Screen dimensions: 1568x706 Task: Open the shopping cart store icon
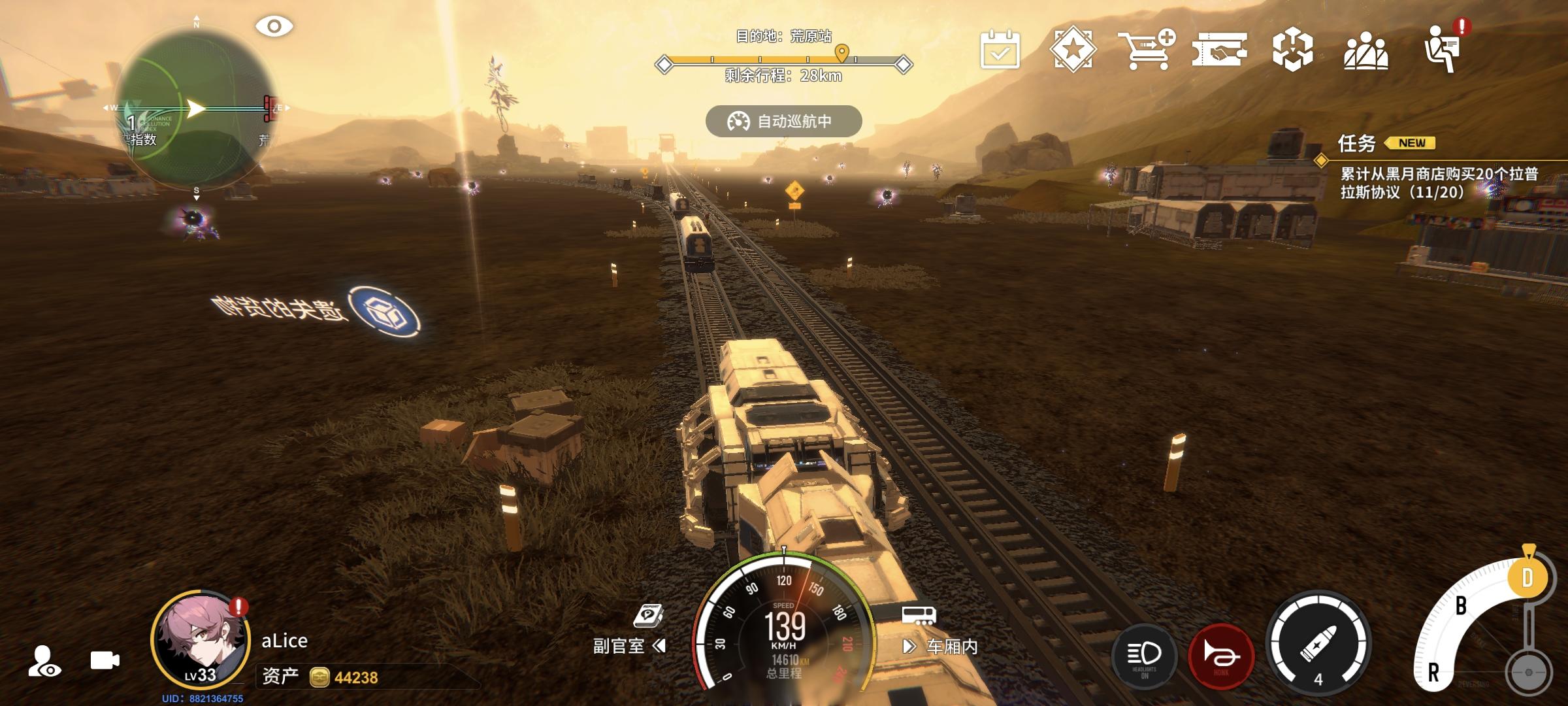[1146, 50]
